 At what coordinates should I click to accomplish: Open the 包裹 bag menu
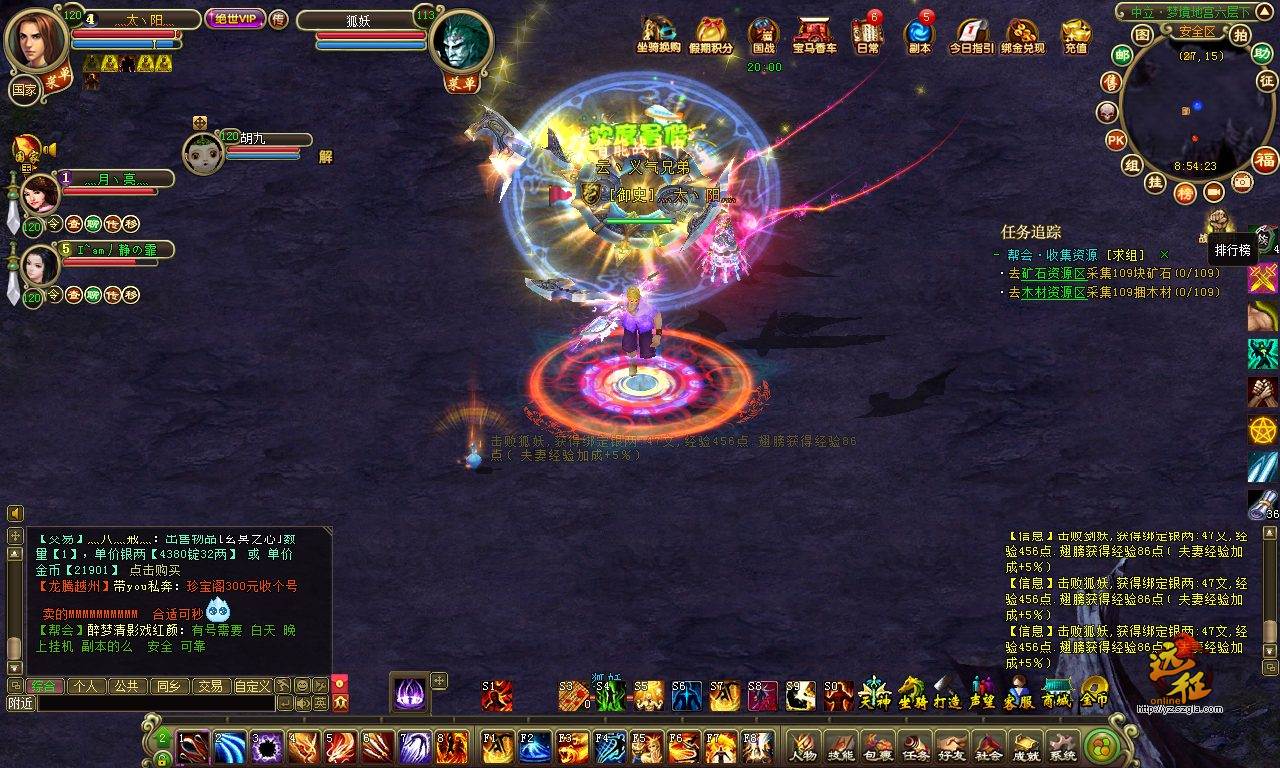877,746
